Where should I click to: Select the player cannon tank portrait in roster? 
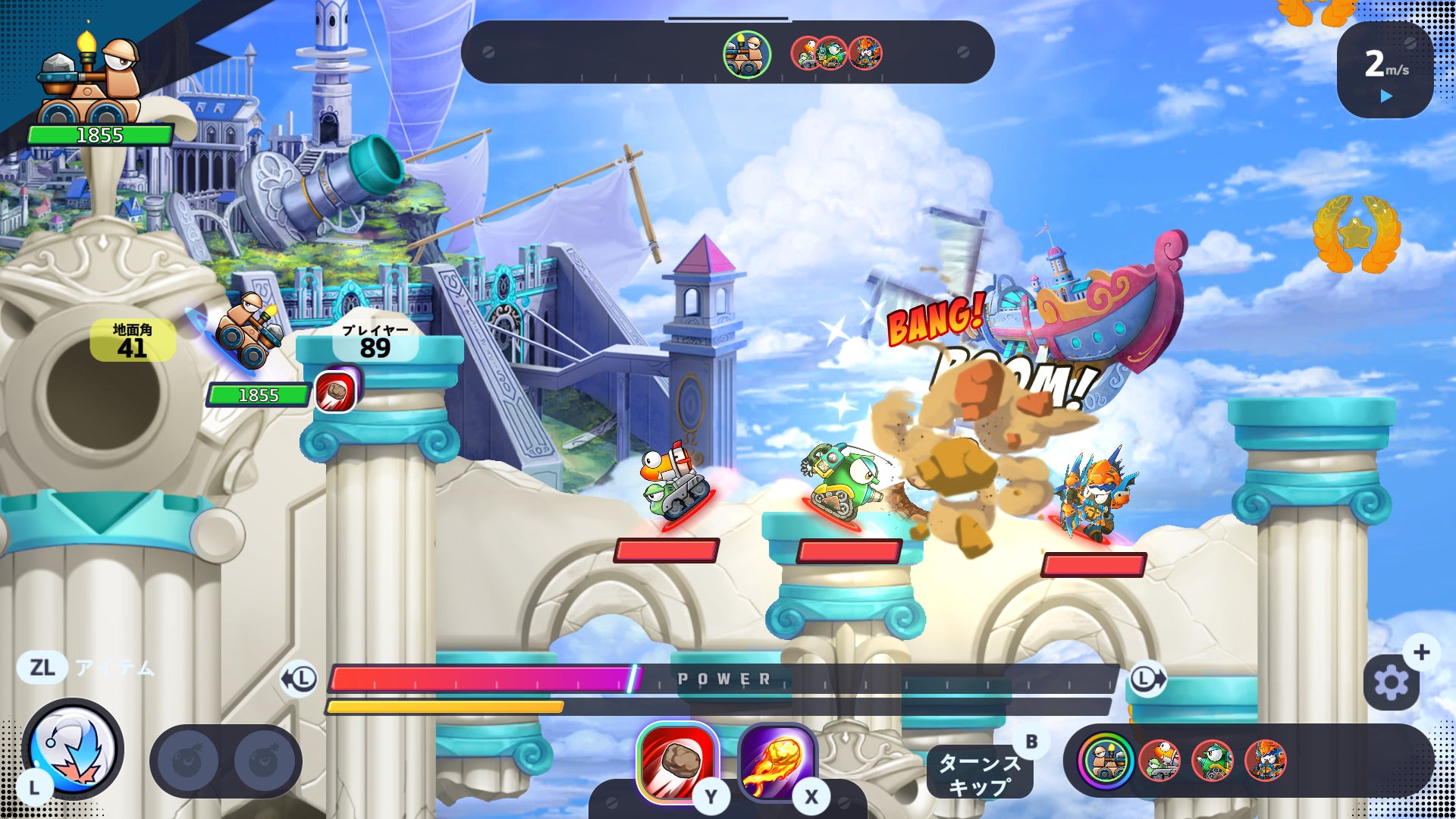pos(1106,761)
